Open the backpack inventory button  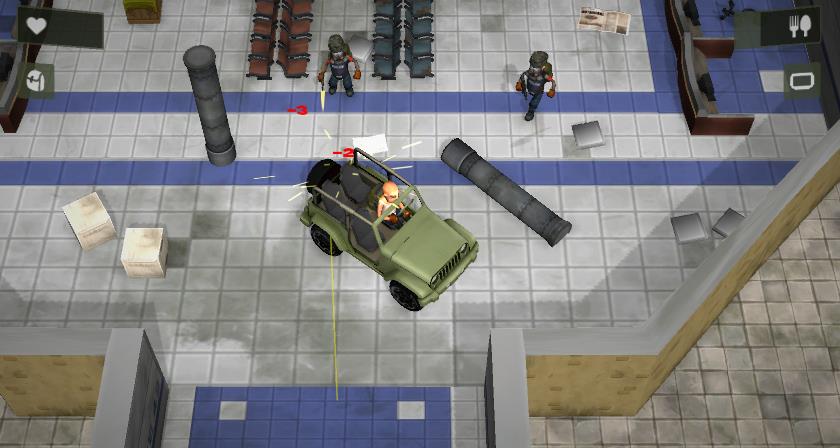37,81
